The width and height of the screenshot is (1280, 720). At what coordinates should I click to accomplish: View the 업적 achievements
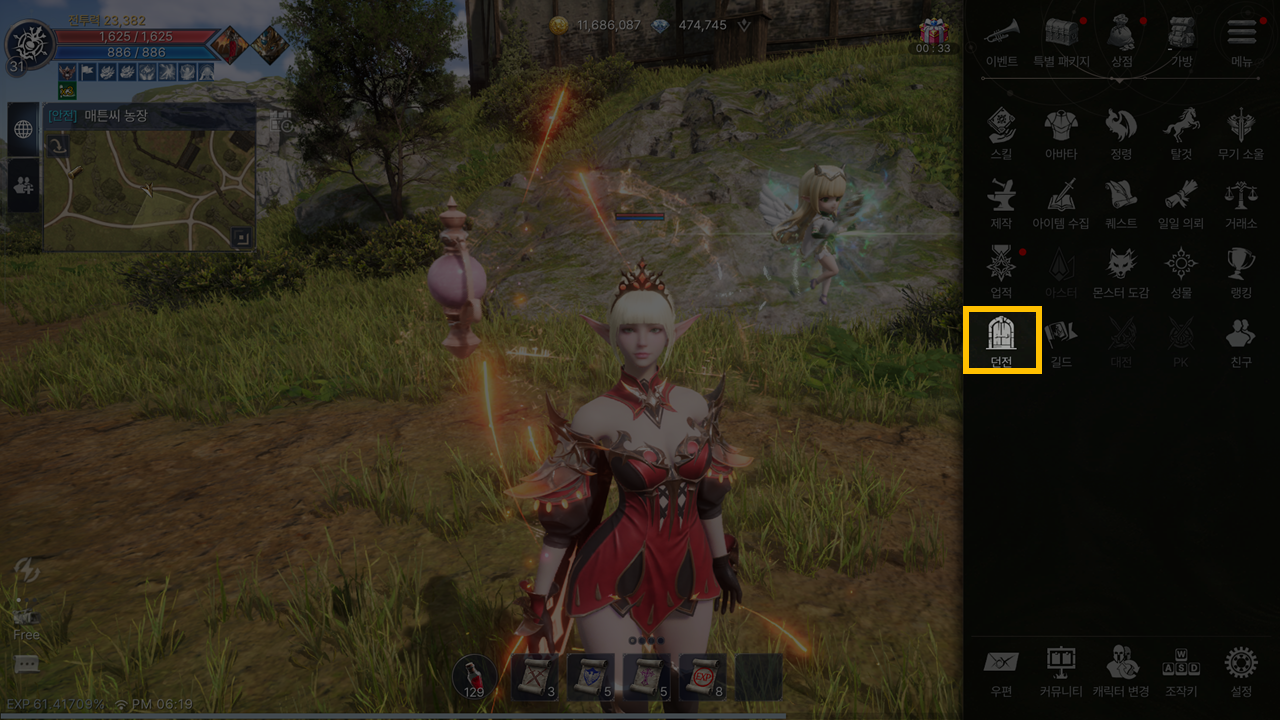[1001, 272]
